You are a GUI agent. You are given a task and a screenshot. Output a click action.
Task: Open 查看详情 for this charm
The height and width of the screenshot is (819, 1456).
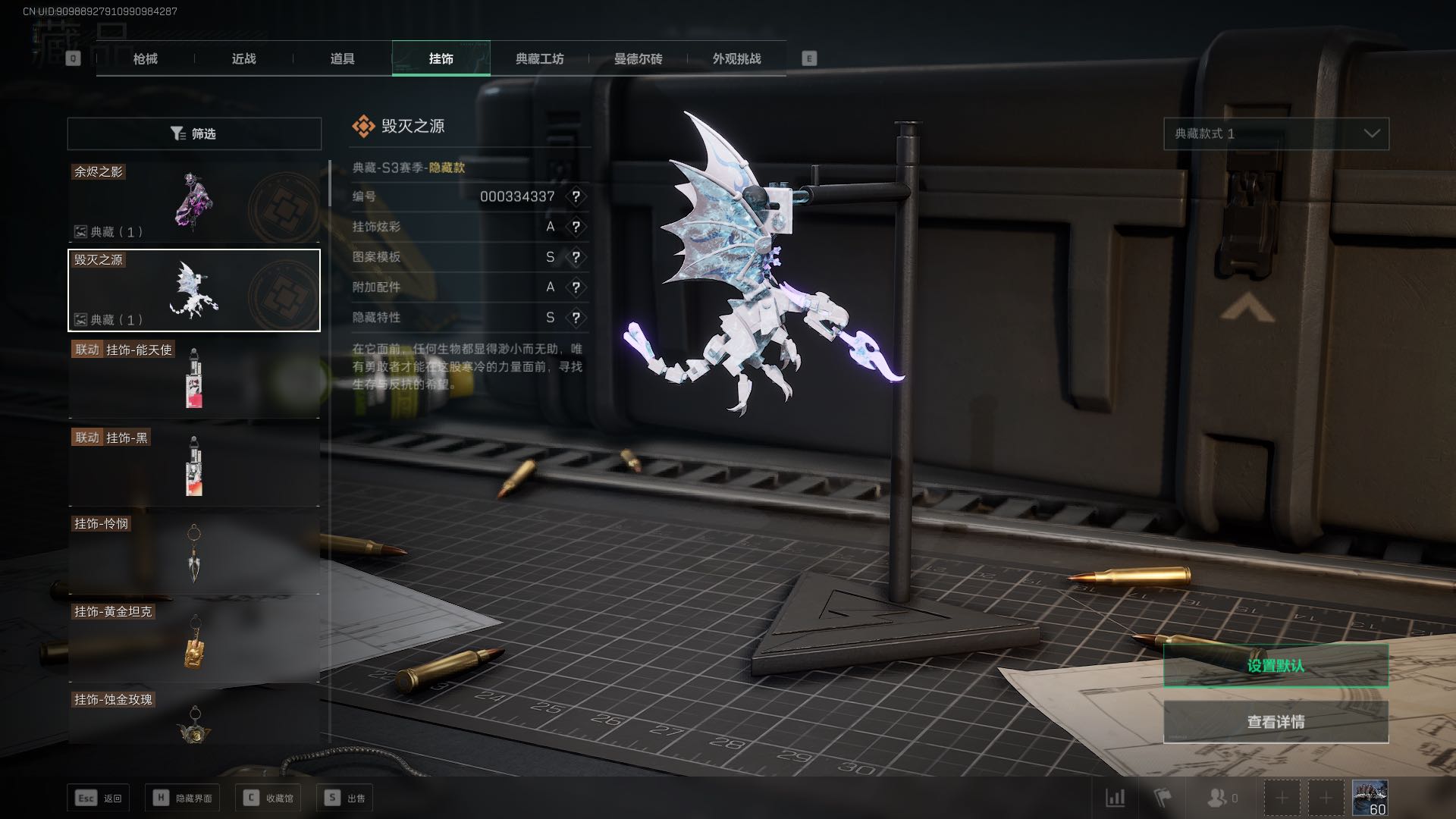coord(1276,722)
